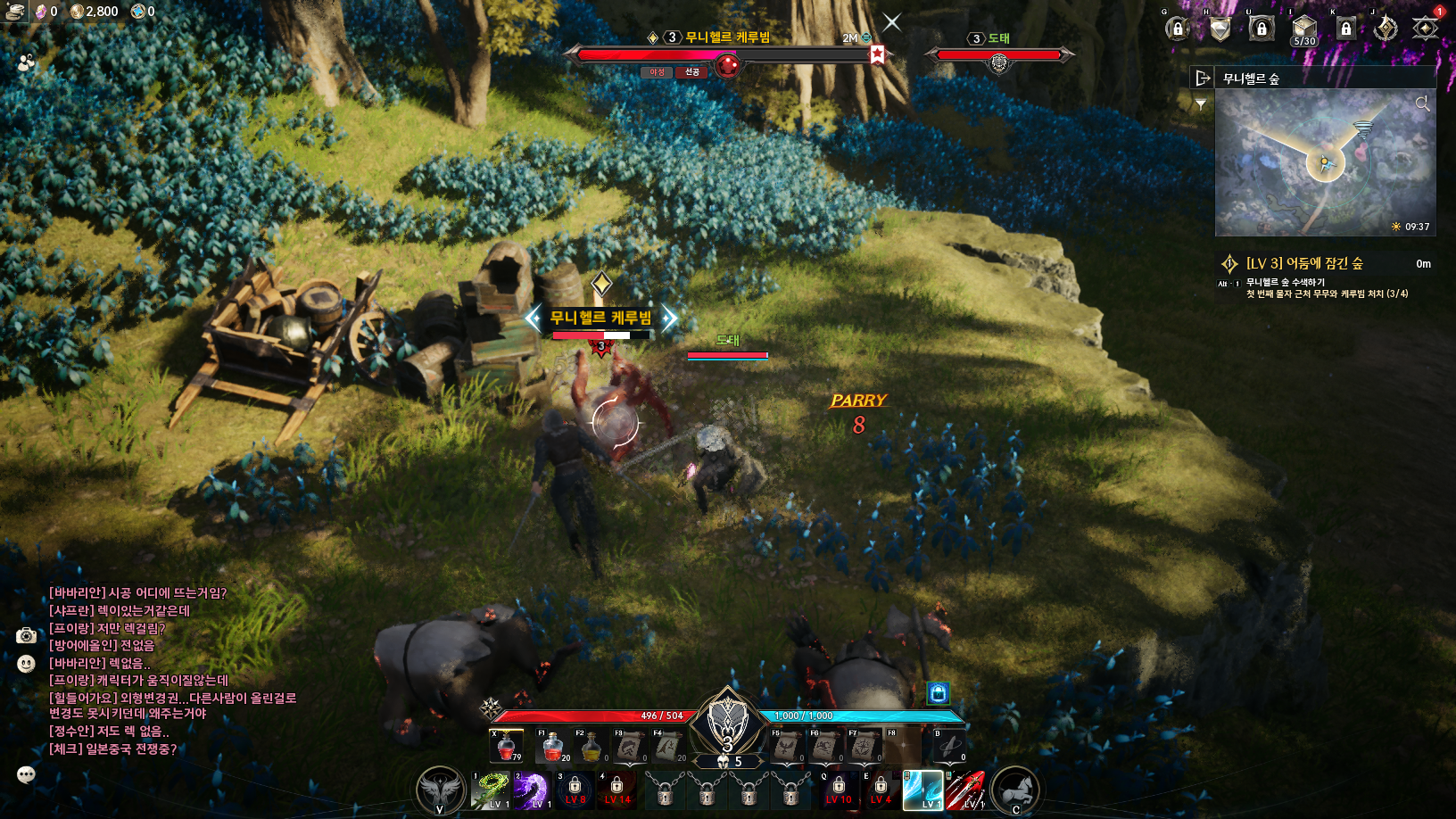Use the red potion in the X slot

coord(506,746)
